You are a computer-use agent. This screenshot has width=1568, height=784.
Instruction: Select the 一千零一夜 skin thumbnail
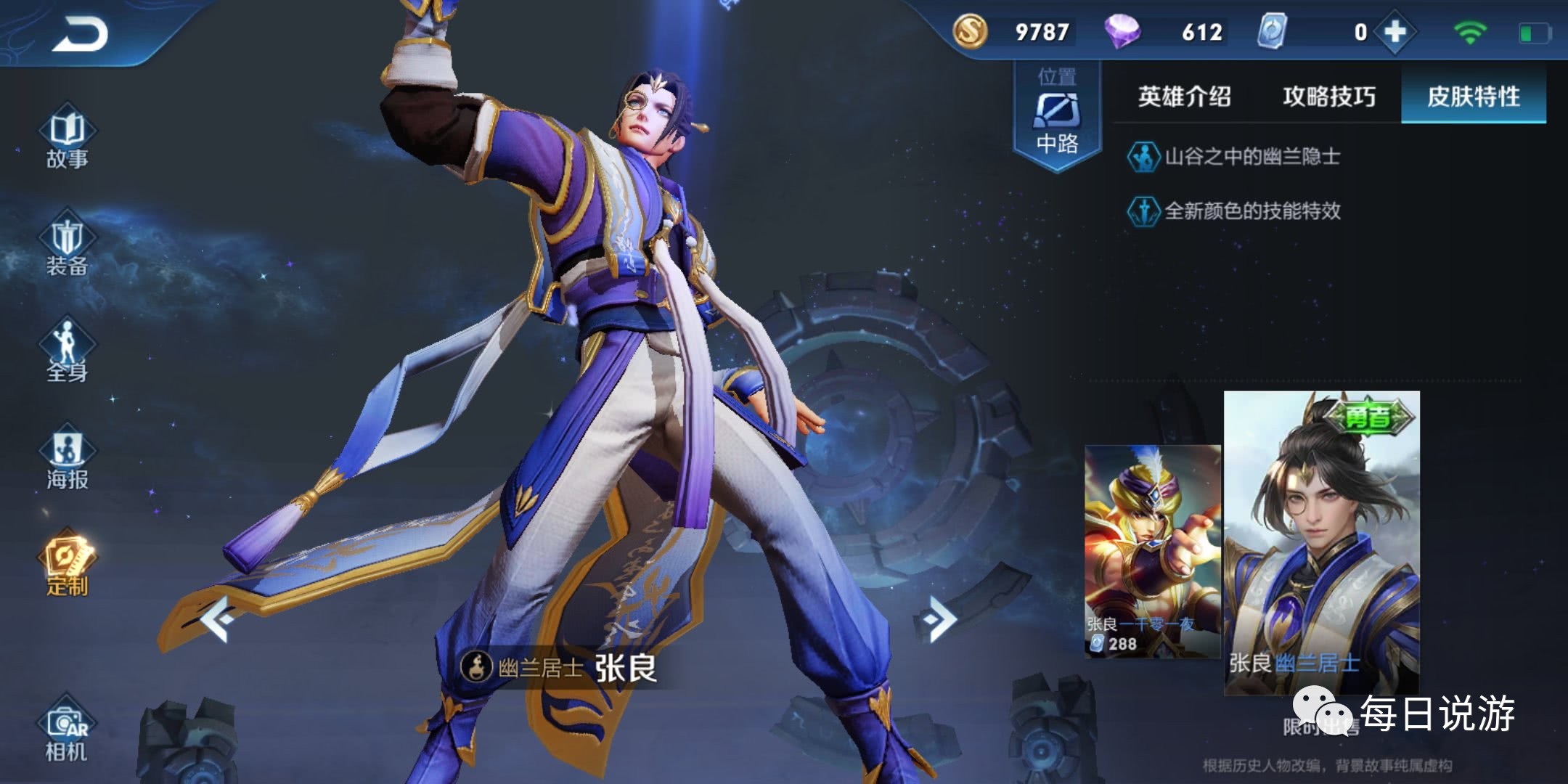tap(1152, 552)
